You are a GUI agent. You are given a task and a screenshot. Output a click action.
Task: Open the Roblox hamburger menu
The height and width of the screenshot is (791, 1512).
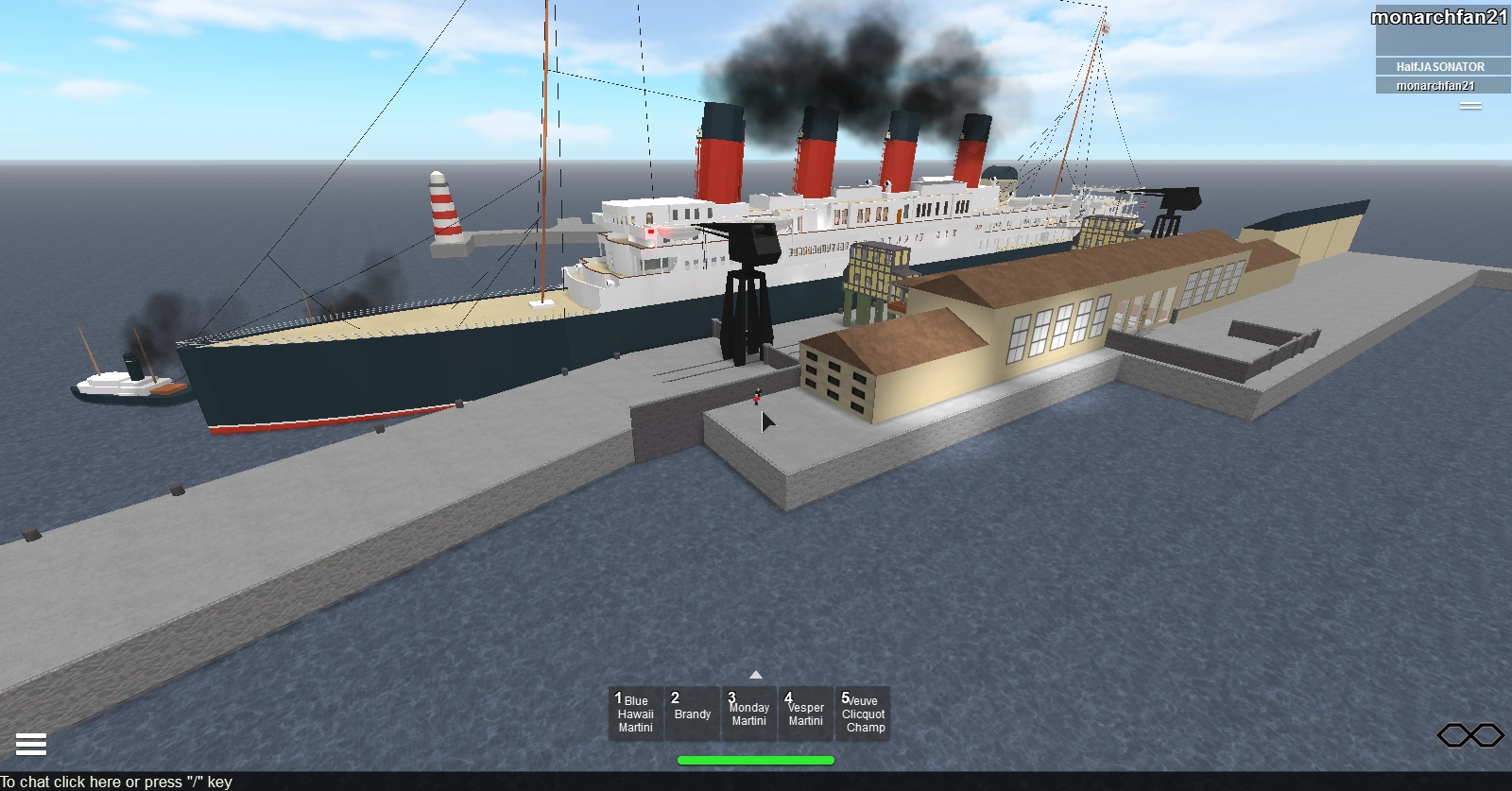[31, 745]
